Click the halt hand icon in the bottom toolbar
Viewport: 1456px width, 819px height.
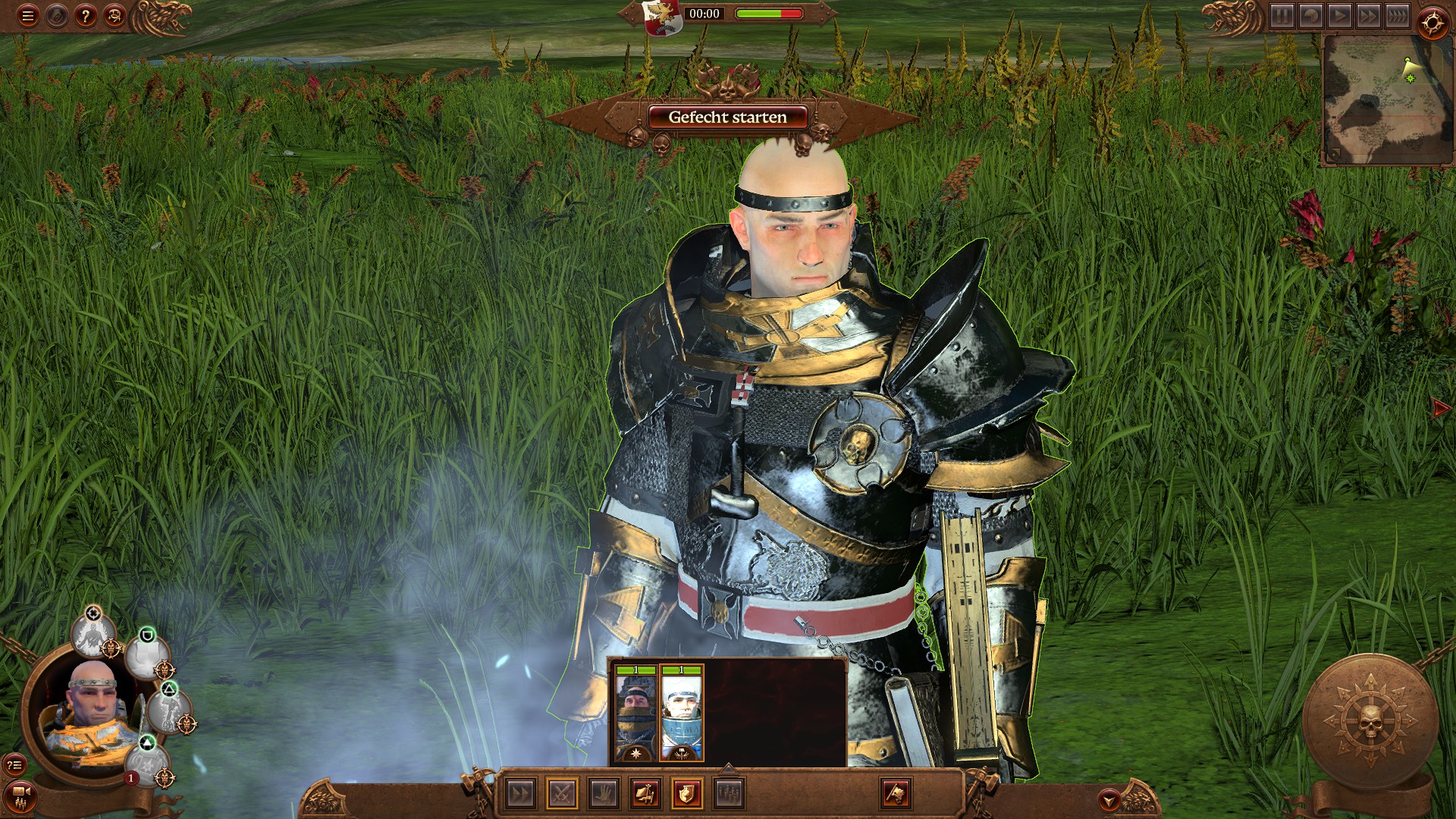604,794
